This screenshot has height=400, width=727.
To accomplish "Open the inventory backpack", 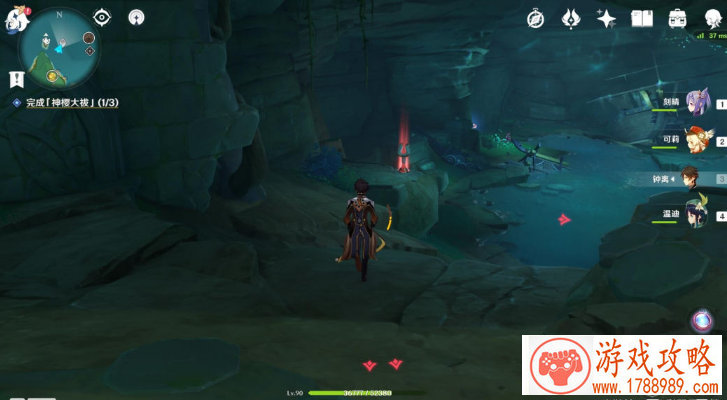I will pos(677,18).
